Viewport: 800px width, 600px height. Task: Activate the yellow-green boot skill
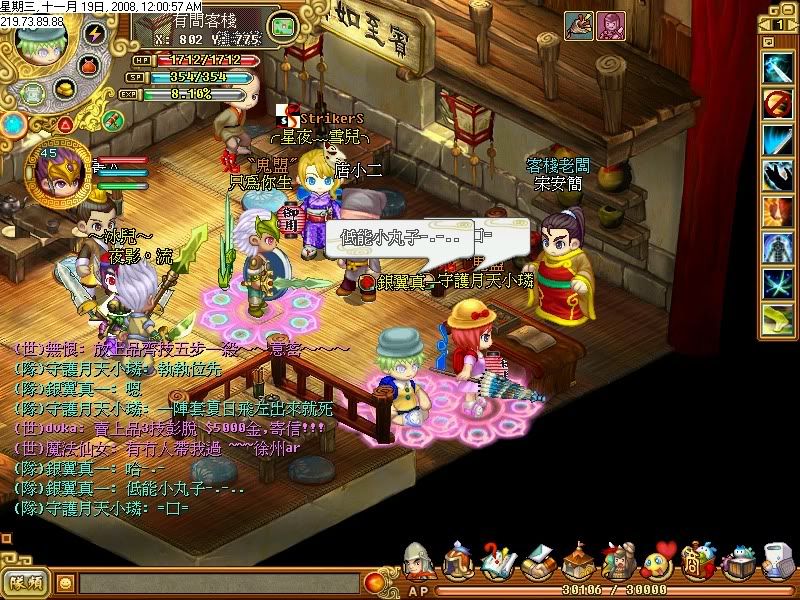click(x=777, y=320)
